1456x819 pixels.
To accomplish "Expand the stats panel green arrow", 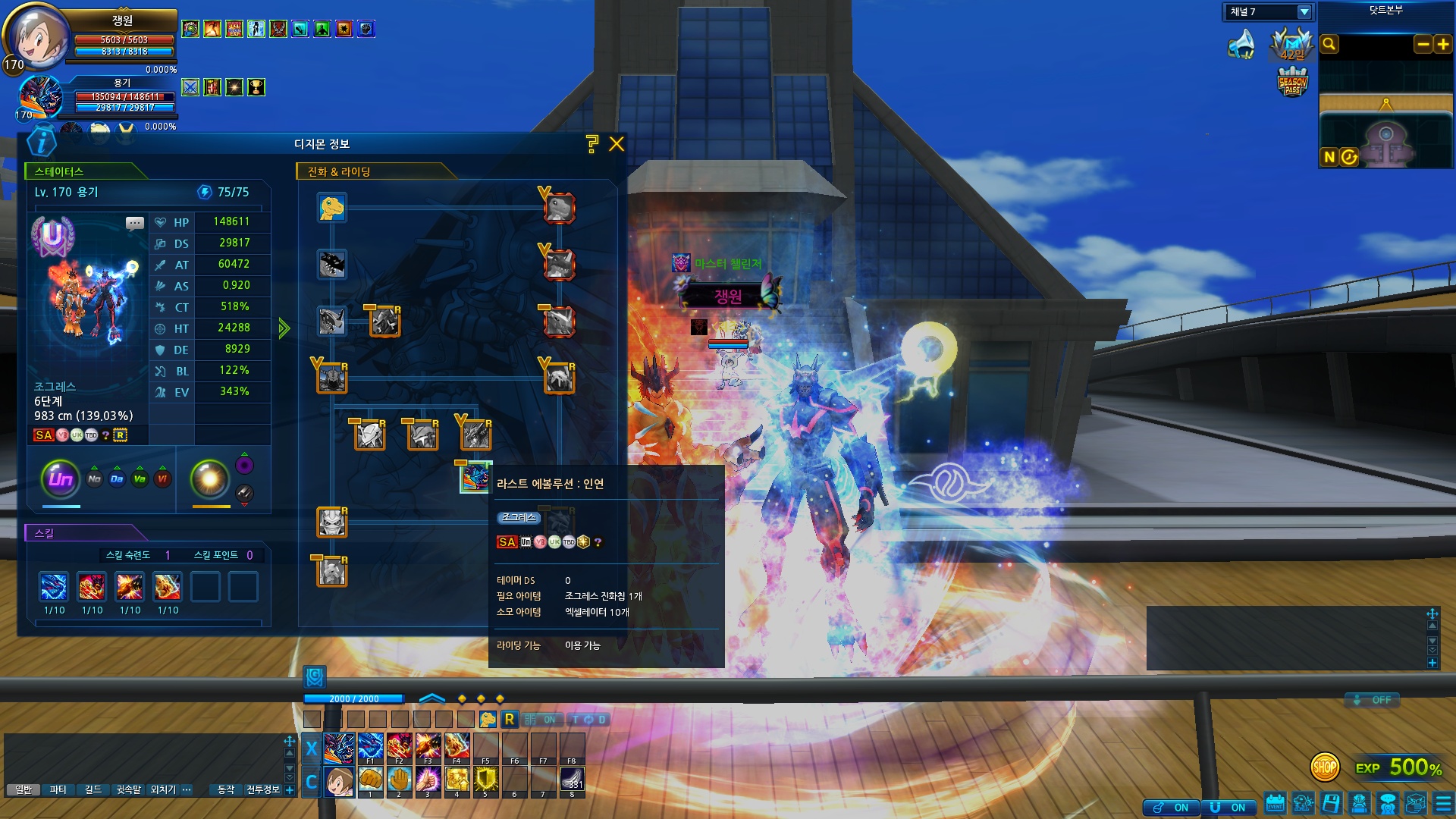I will click(284, 328).
